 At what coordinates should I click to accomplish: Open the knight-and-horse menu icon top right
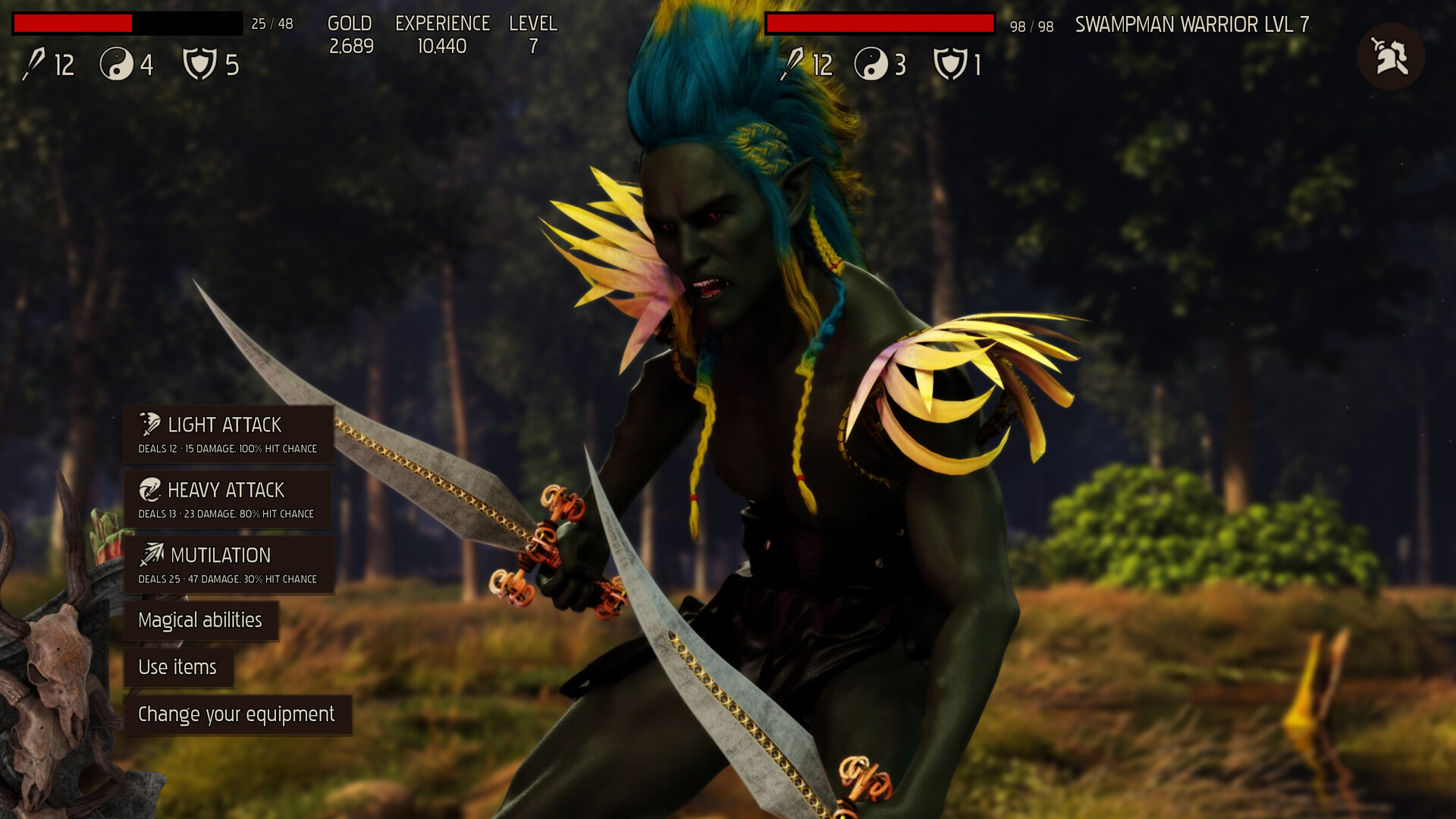1391,55
